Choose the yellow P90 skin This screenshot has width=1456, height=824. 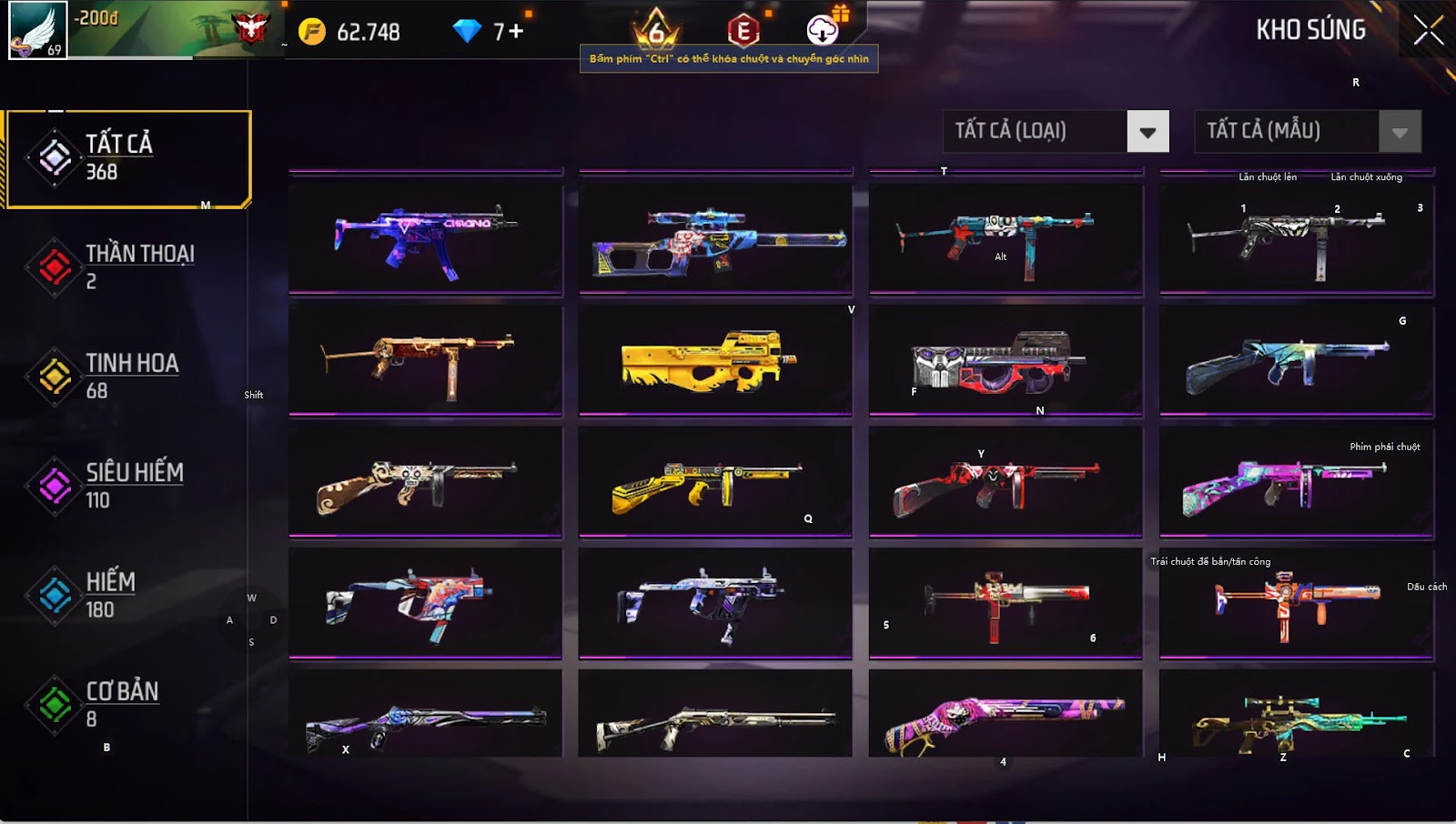click(x=715, y=360)
